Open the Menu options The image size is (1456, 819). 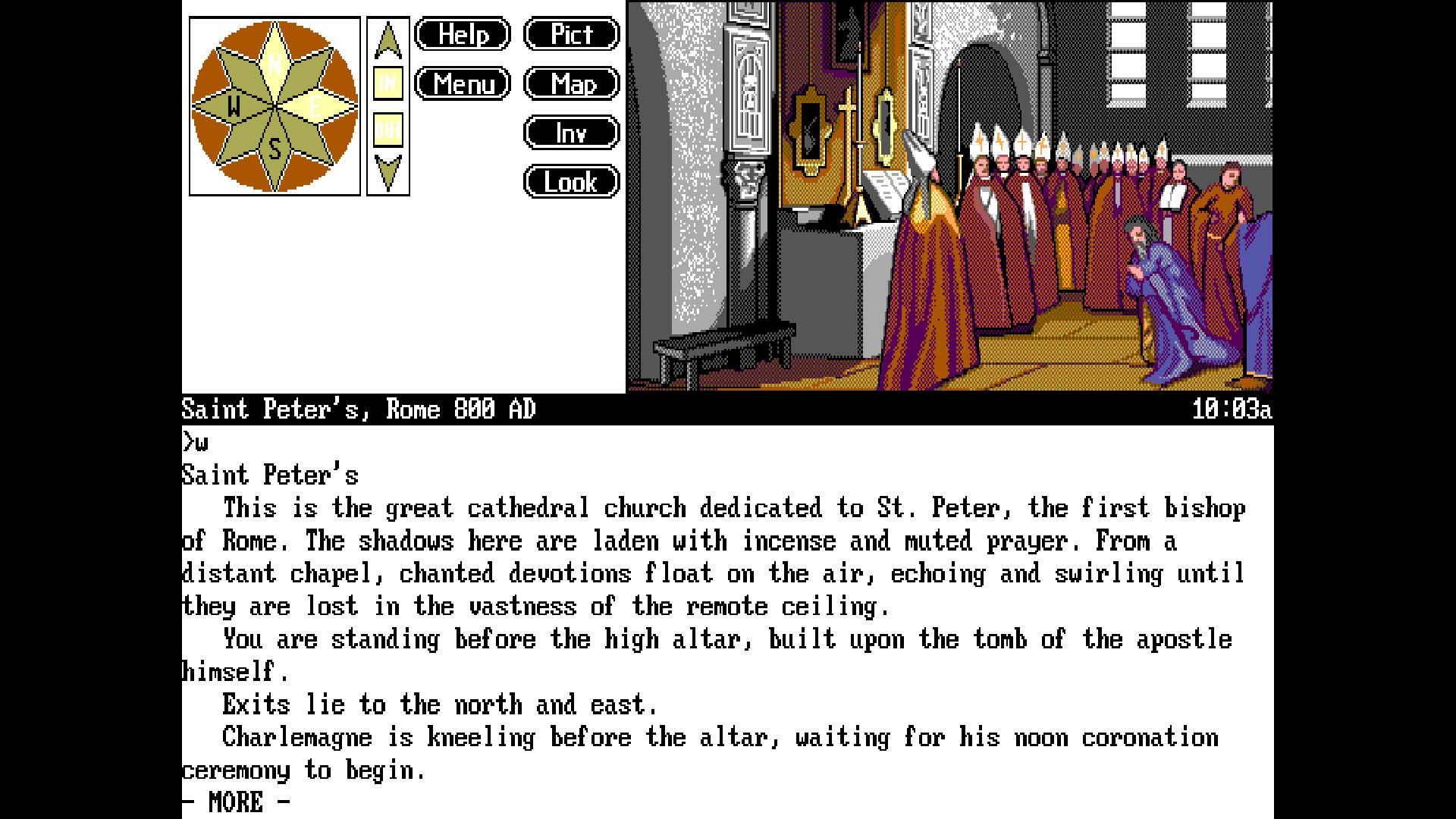click(x=463, y=83)
